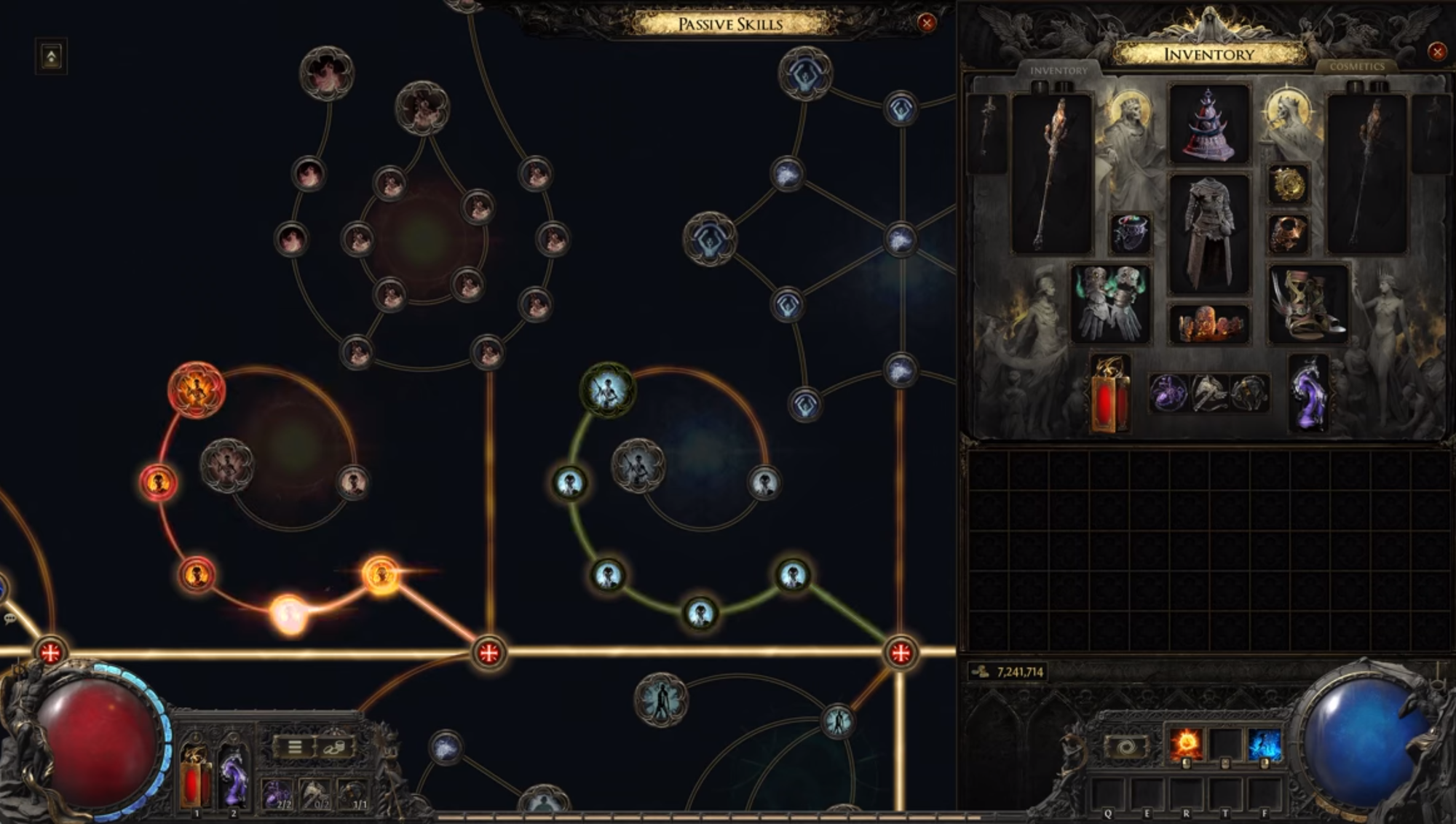The image size is (1456, 824).
Task: Select the purple mana flask in inventory
Action: click(x=1308, y=394)
